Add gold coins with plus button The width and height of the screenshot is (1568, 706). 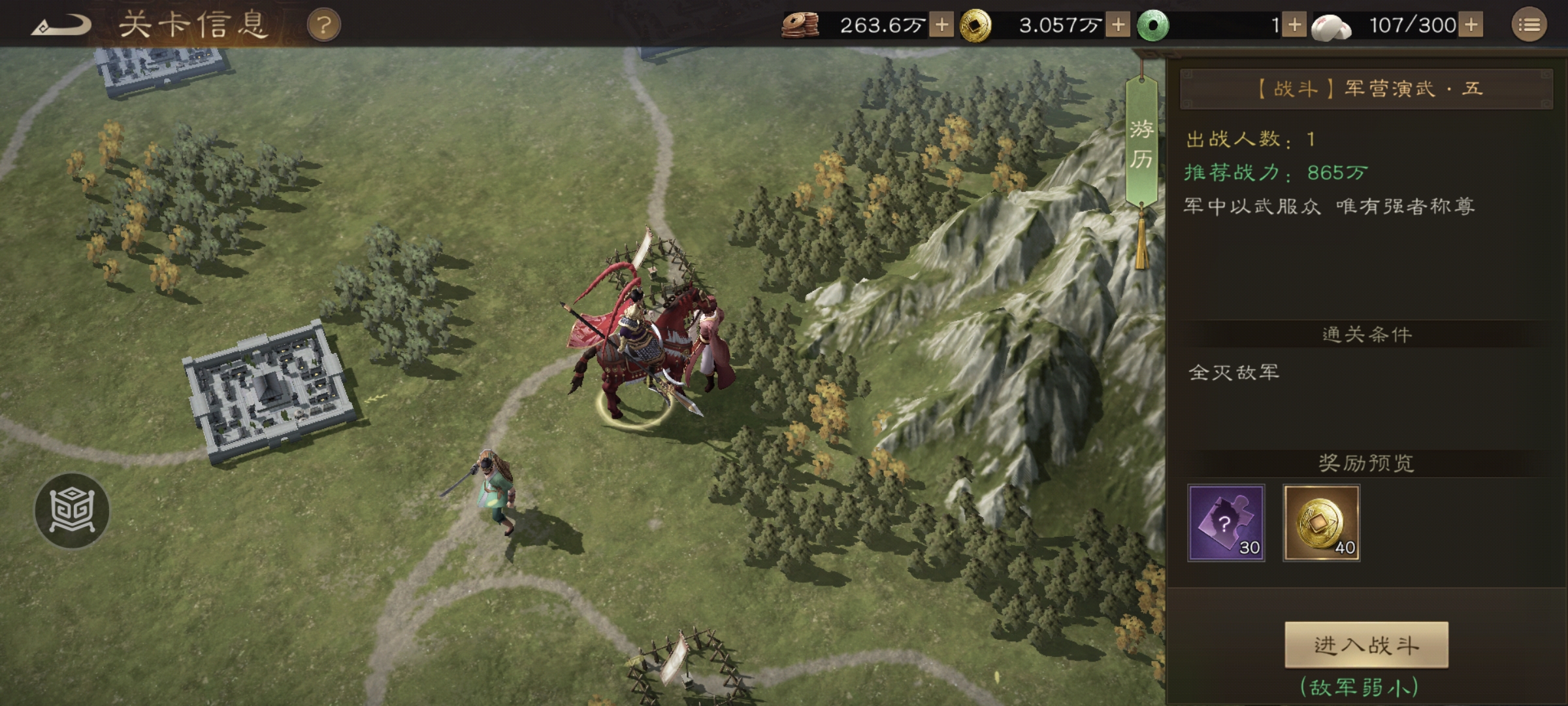(x=1118, y=25)
